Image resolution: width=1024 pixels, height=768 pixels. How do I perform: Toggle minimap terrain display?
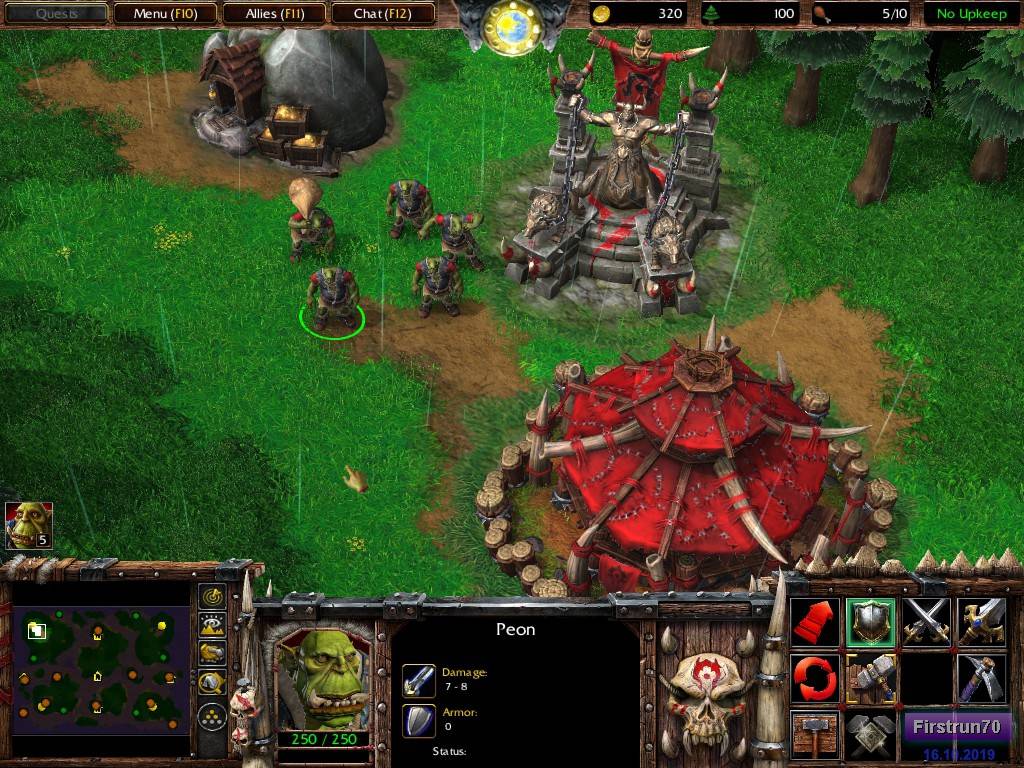pos(212,626)
